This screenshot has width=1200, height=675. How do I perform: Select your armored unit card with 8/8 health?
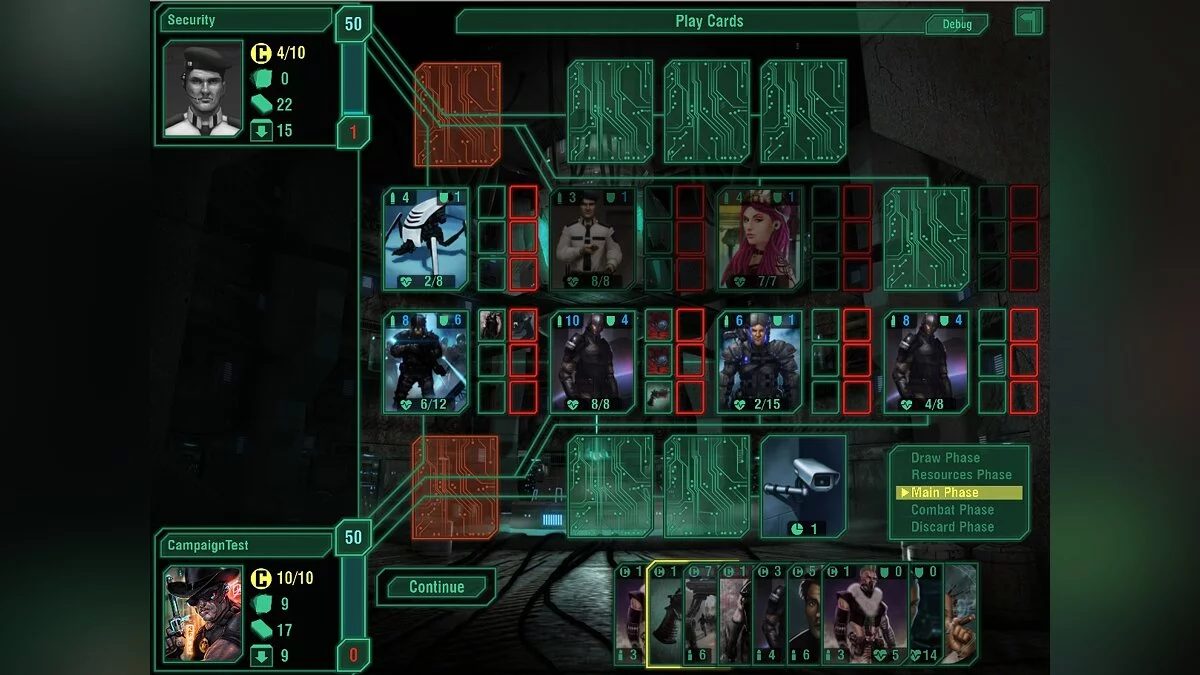tap(592, 361)
